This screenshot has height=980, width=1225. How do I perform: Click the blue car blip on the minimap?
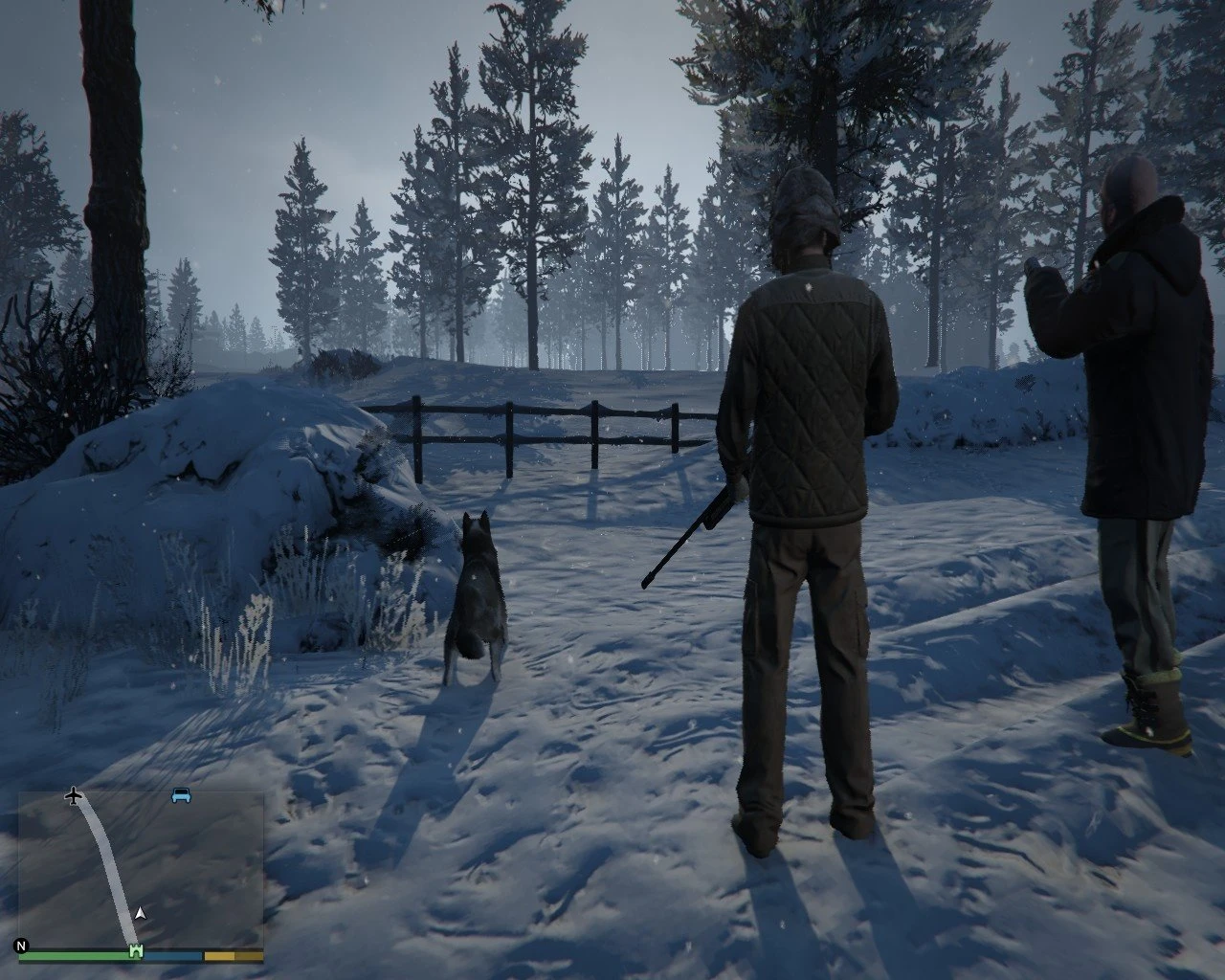coord(181,796)
